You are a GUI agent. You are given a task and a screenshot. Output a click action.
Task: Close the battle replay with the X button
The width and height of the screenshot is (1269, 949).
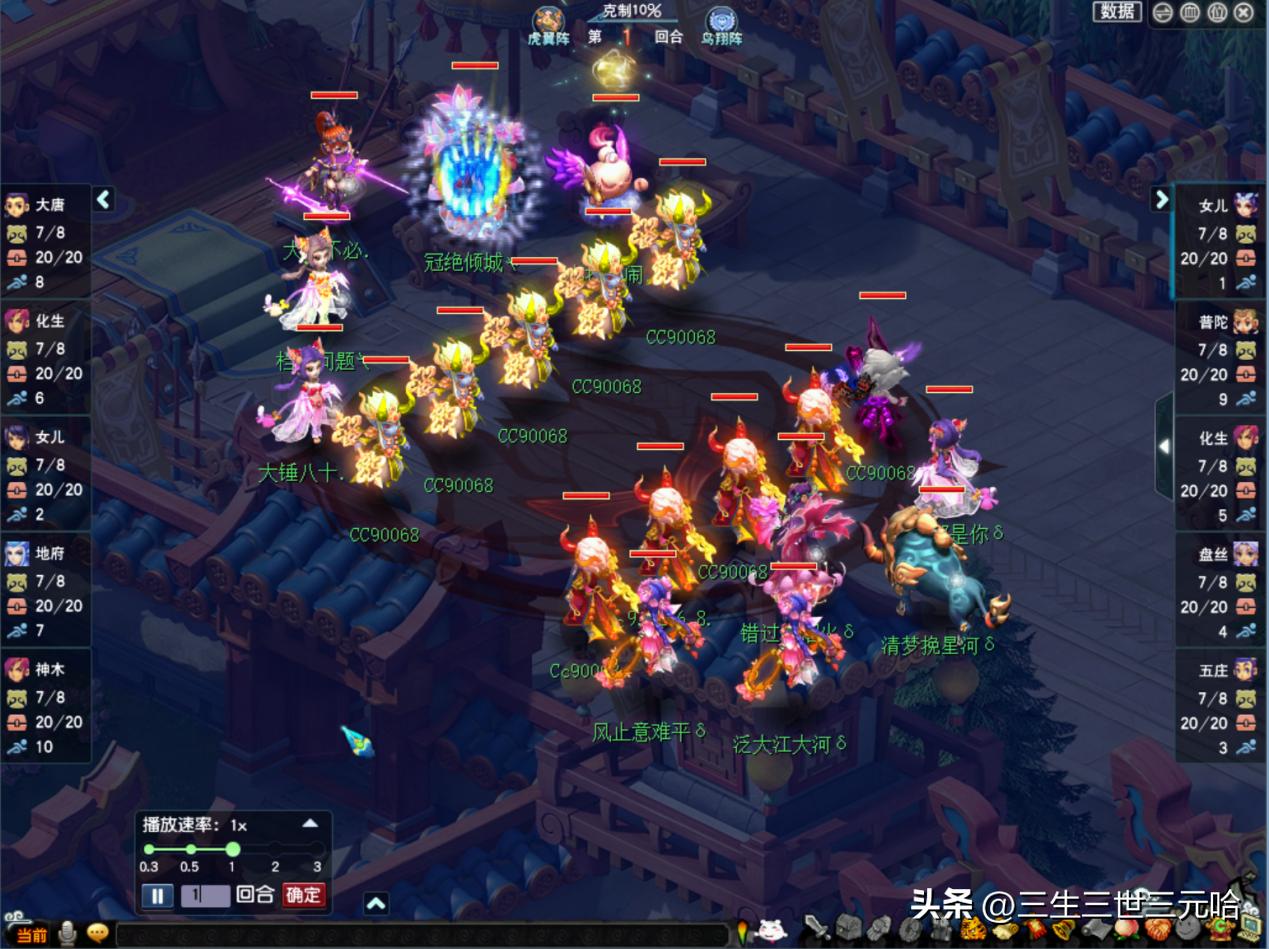(x=1243, y=13)
